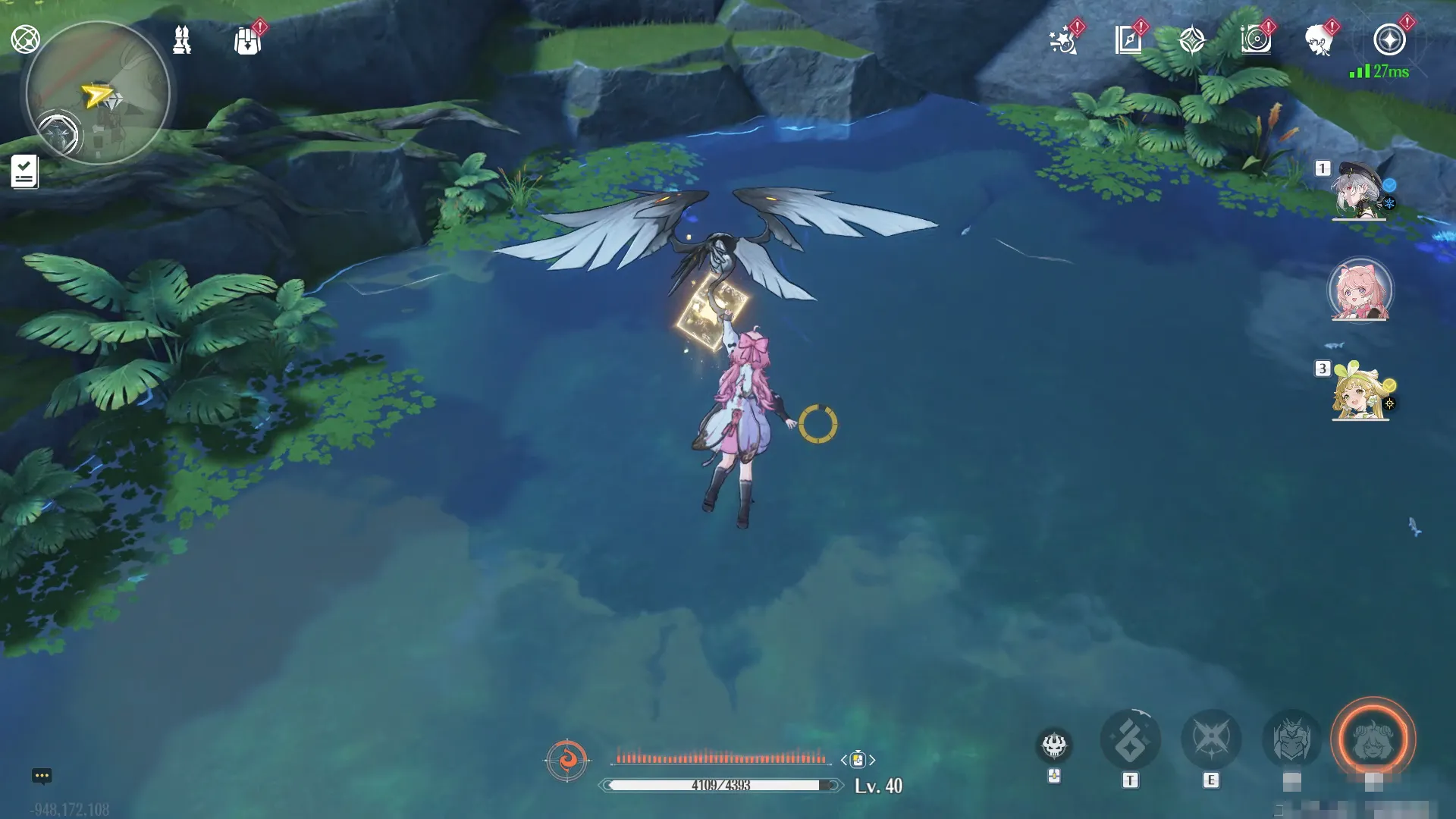Open the character head profile icon
The image size is (1456, 819).
click(x=1320, y=40)
